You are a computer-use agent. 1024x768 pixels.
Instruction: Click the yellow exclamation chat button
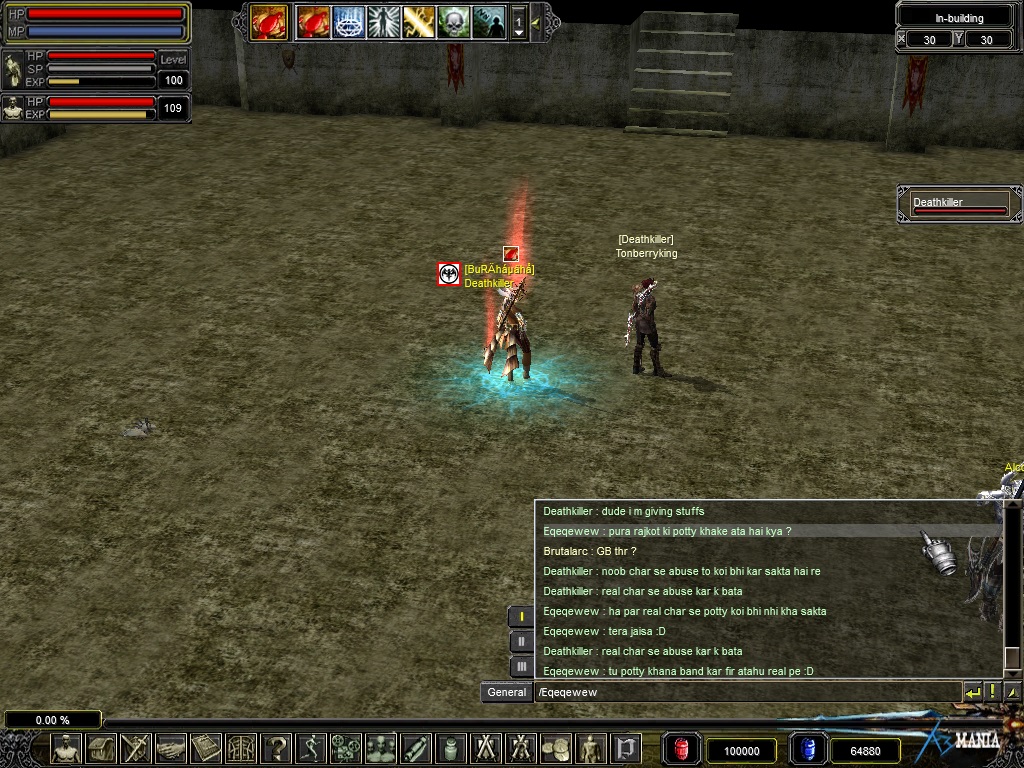pos(992,692)
